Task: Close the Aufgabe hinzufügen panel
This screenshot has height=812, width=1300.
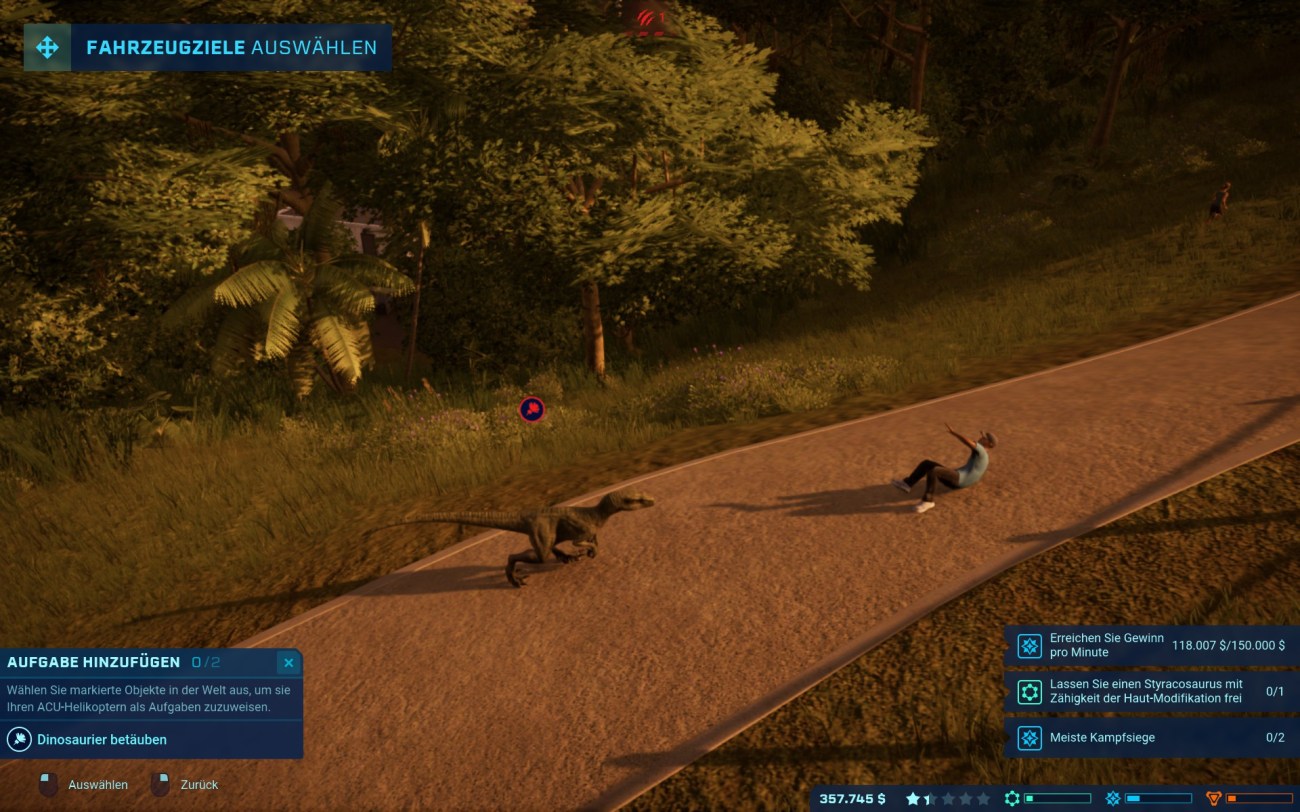Action: click(x=288, y=663)
